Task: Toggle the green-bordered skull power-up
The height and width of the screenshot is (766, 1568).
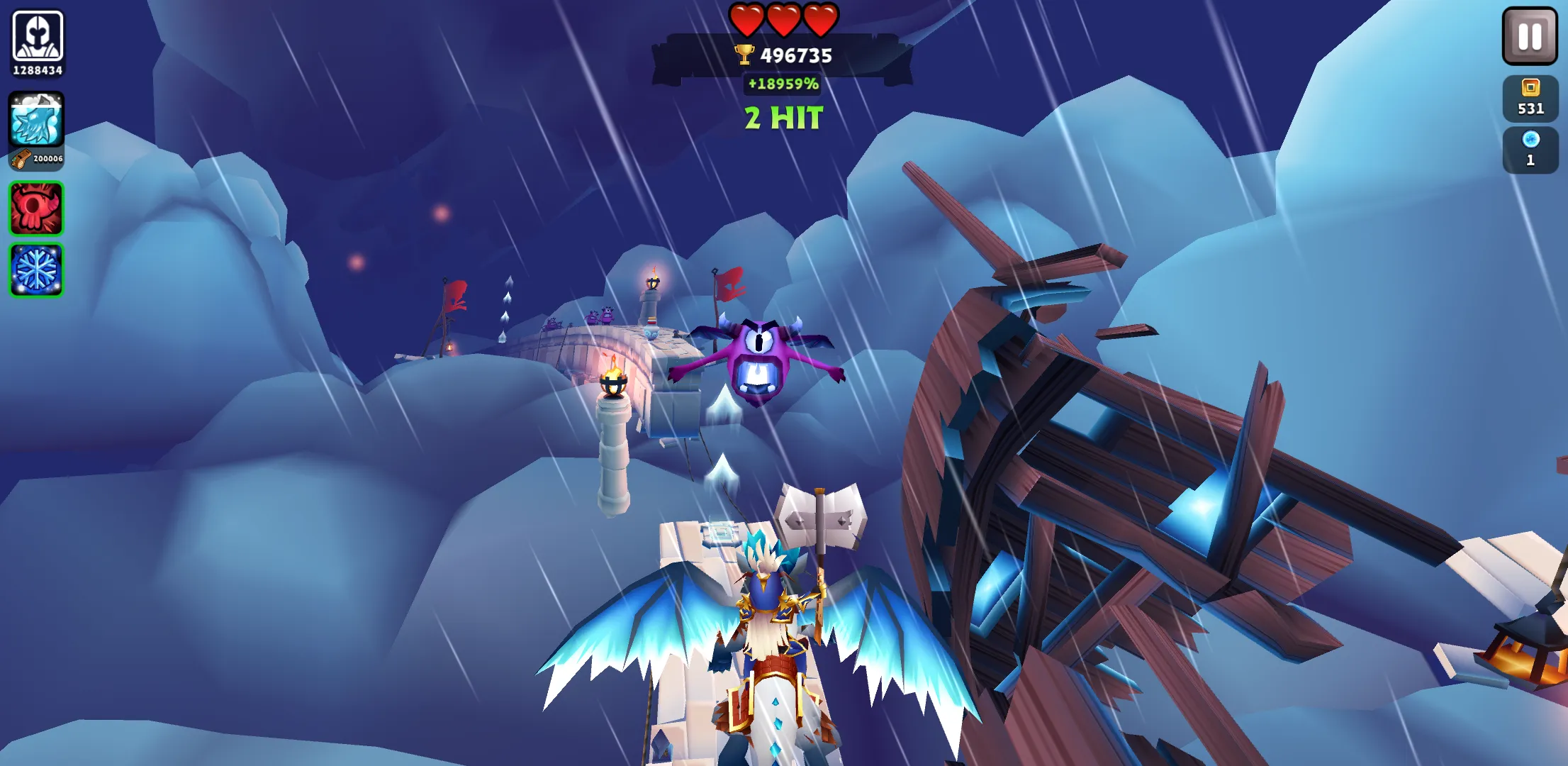Action: click(35, 207)
